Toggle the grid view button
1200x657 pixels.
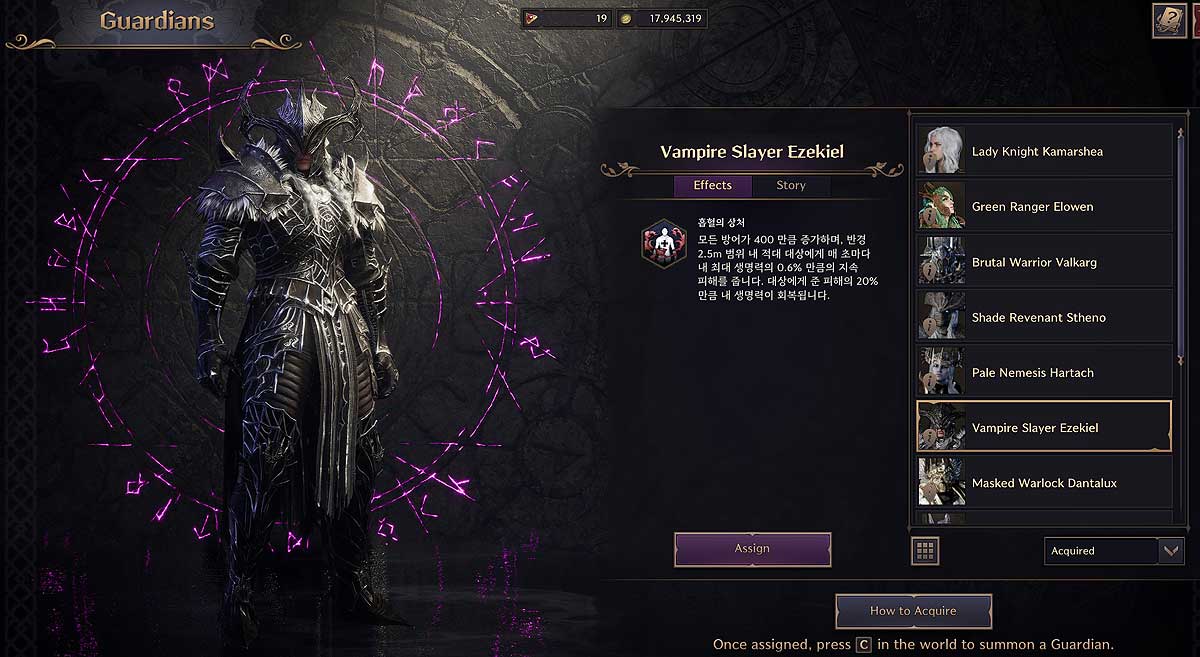[925, 550]
